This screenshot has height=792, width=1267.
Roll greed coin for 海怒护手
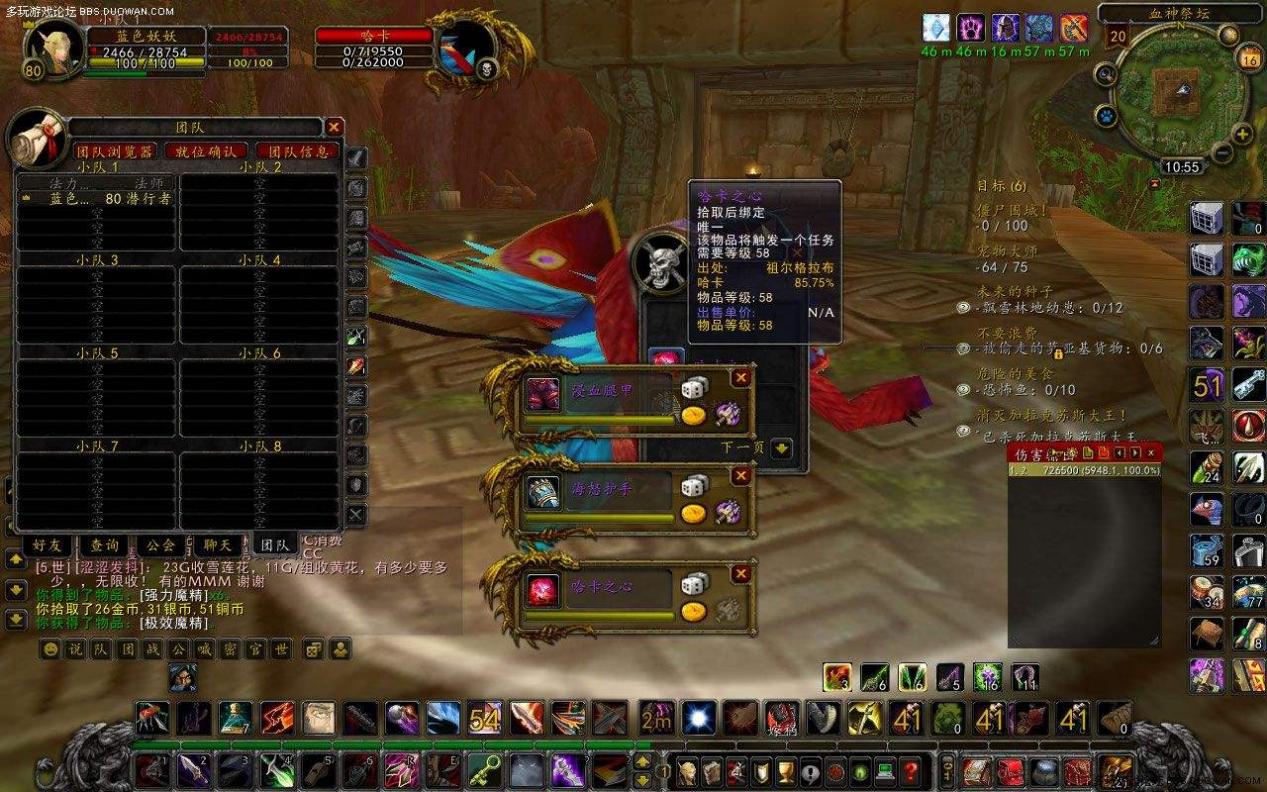click(x=694, y=513)
